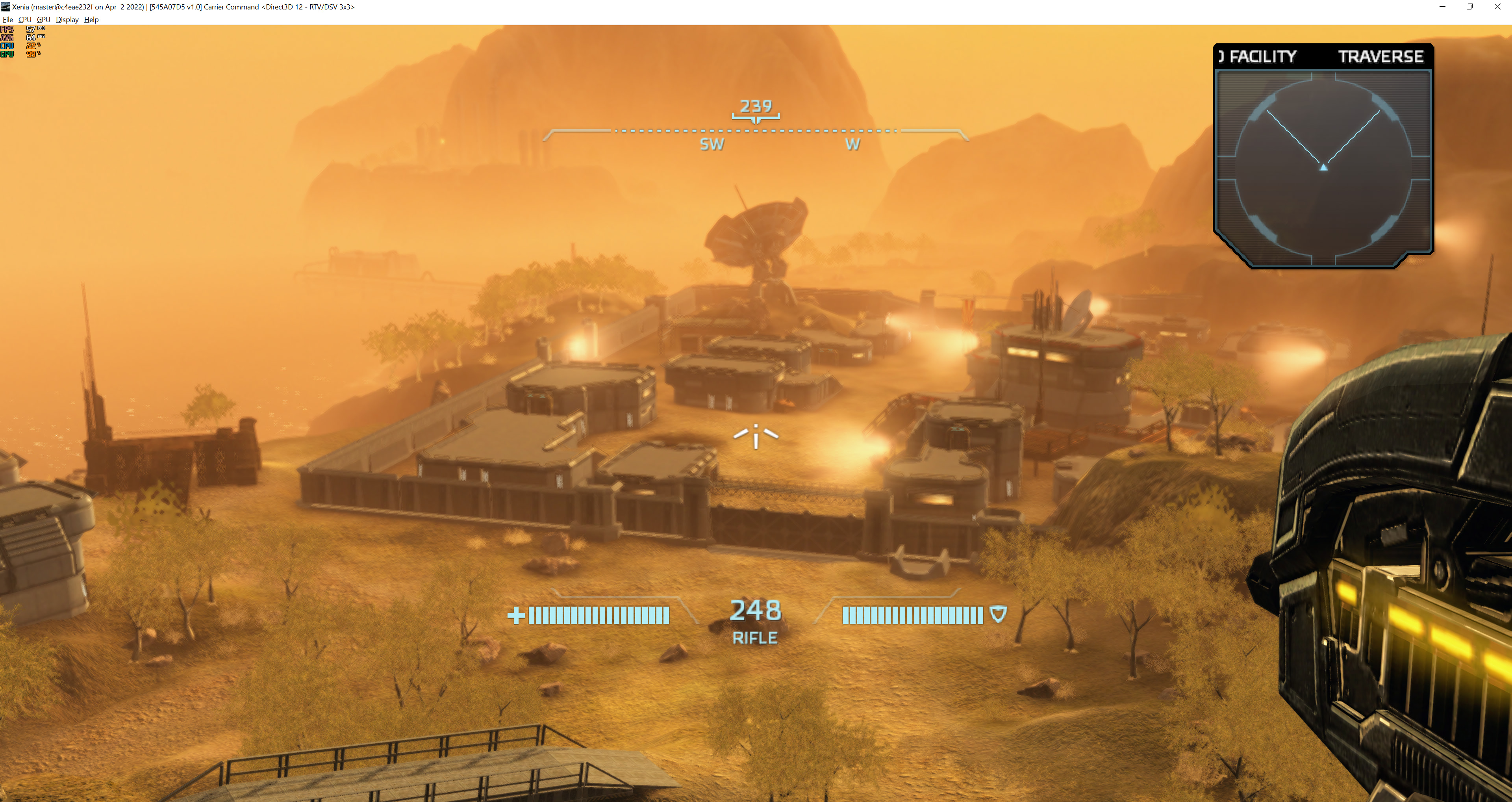This screenshot has width=1512, height=802.
Task: Open the Display menu
Action: 67,19
